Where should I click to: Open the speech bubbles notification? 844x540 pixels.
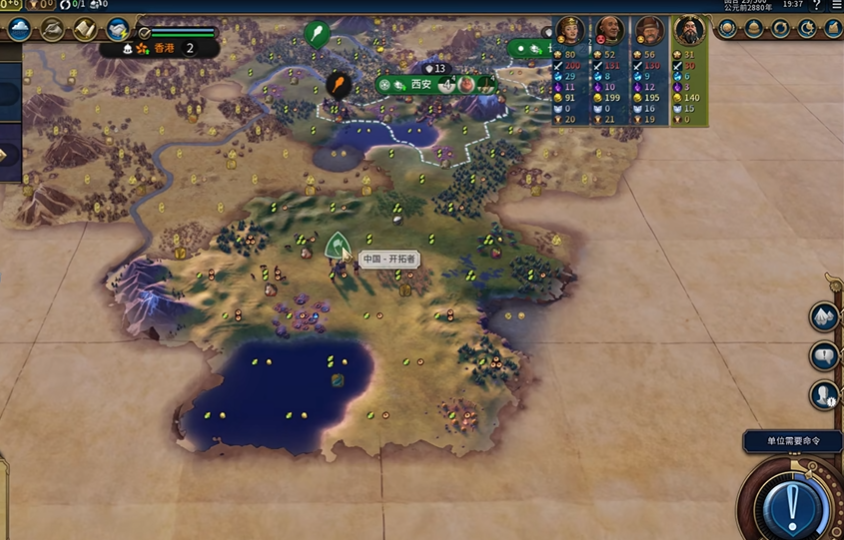coord(824,355)
